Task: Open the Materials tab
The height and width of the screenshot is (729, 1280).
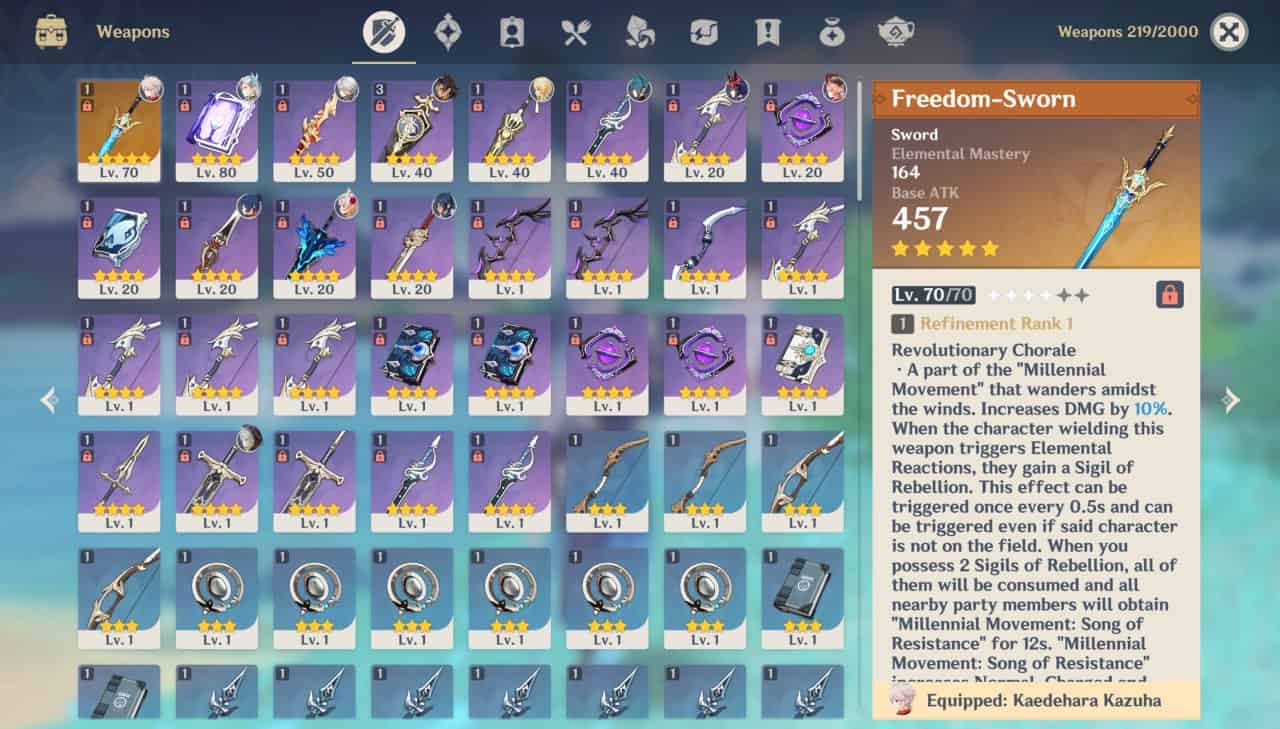Action: [639, 32]
